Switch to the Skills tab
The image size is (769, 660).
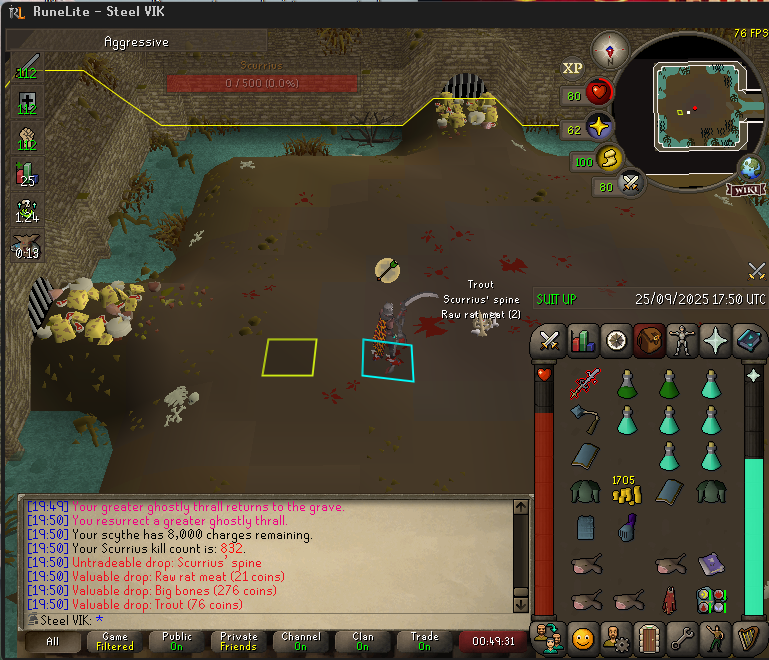pos(582,341)
